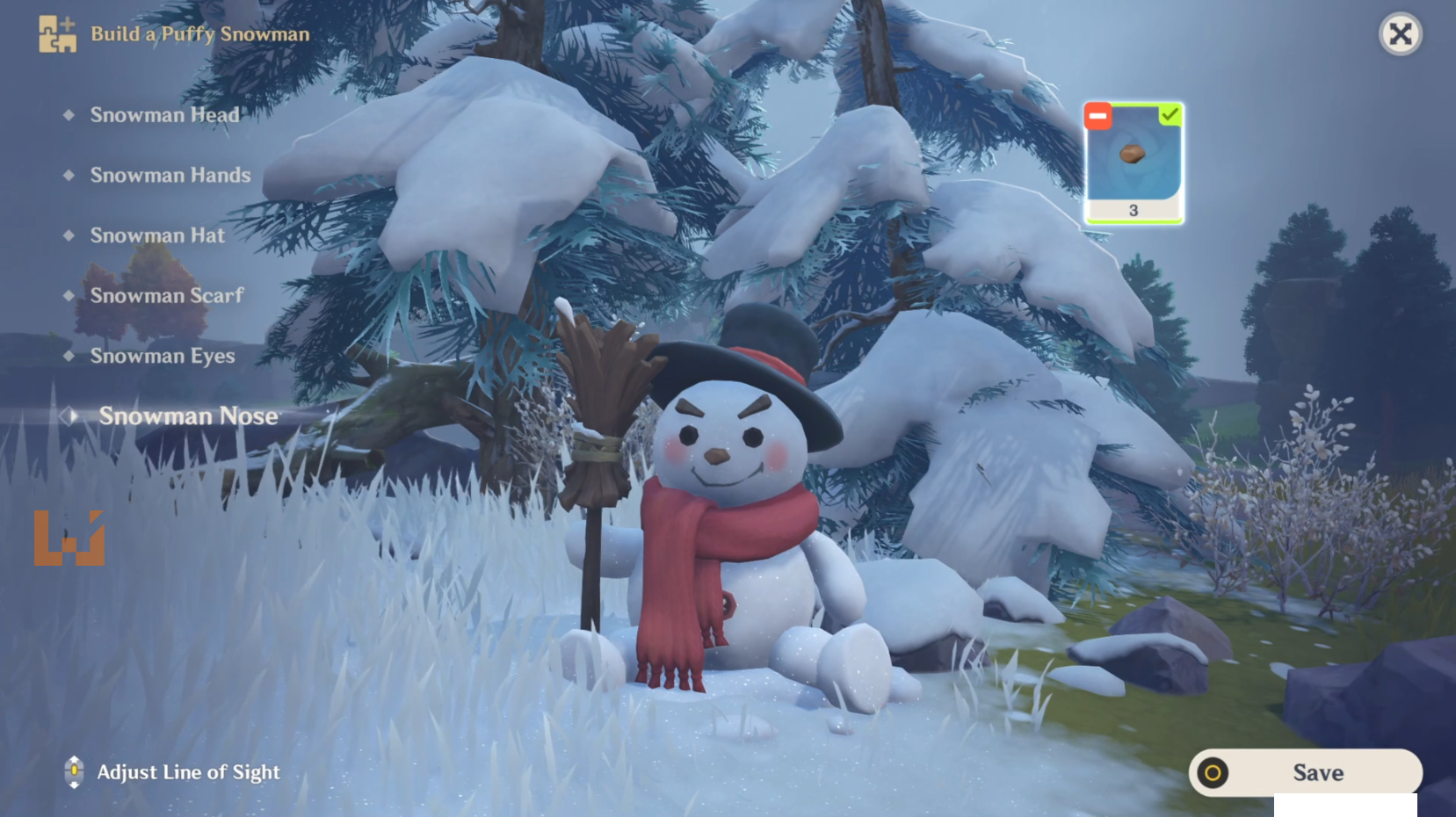Remove the nose with the red minus badge

click(1097, 116)
